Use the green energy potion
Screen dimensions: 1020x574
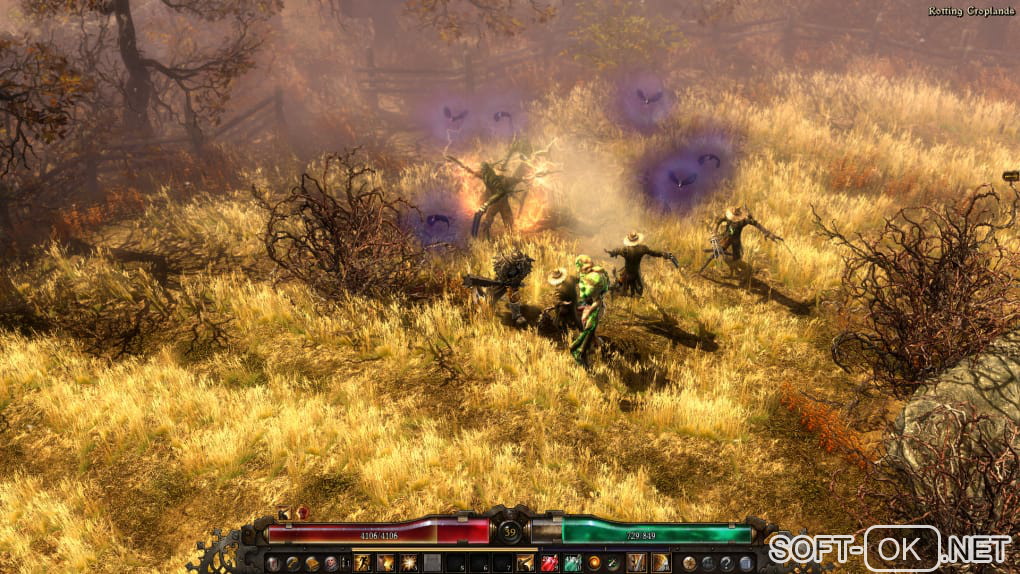pyautogui.click(x=572, y=563)
